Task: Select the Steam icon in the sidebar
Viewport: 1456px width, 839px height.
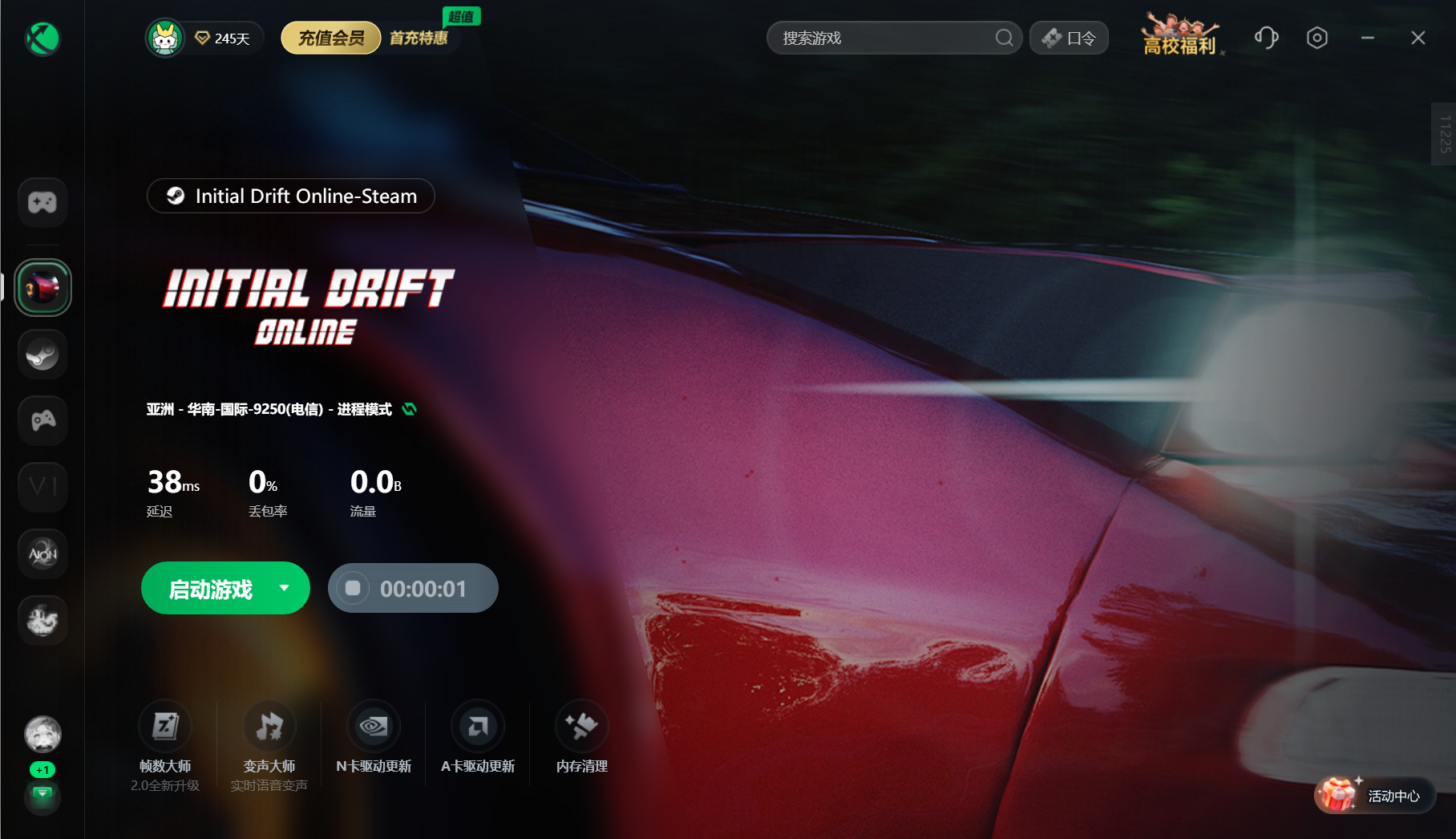Action: [42, 354]
